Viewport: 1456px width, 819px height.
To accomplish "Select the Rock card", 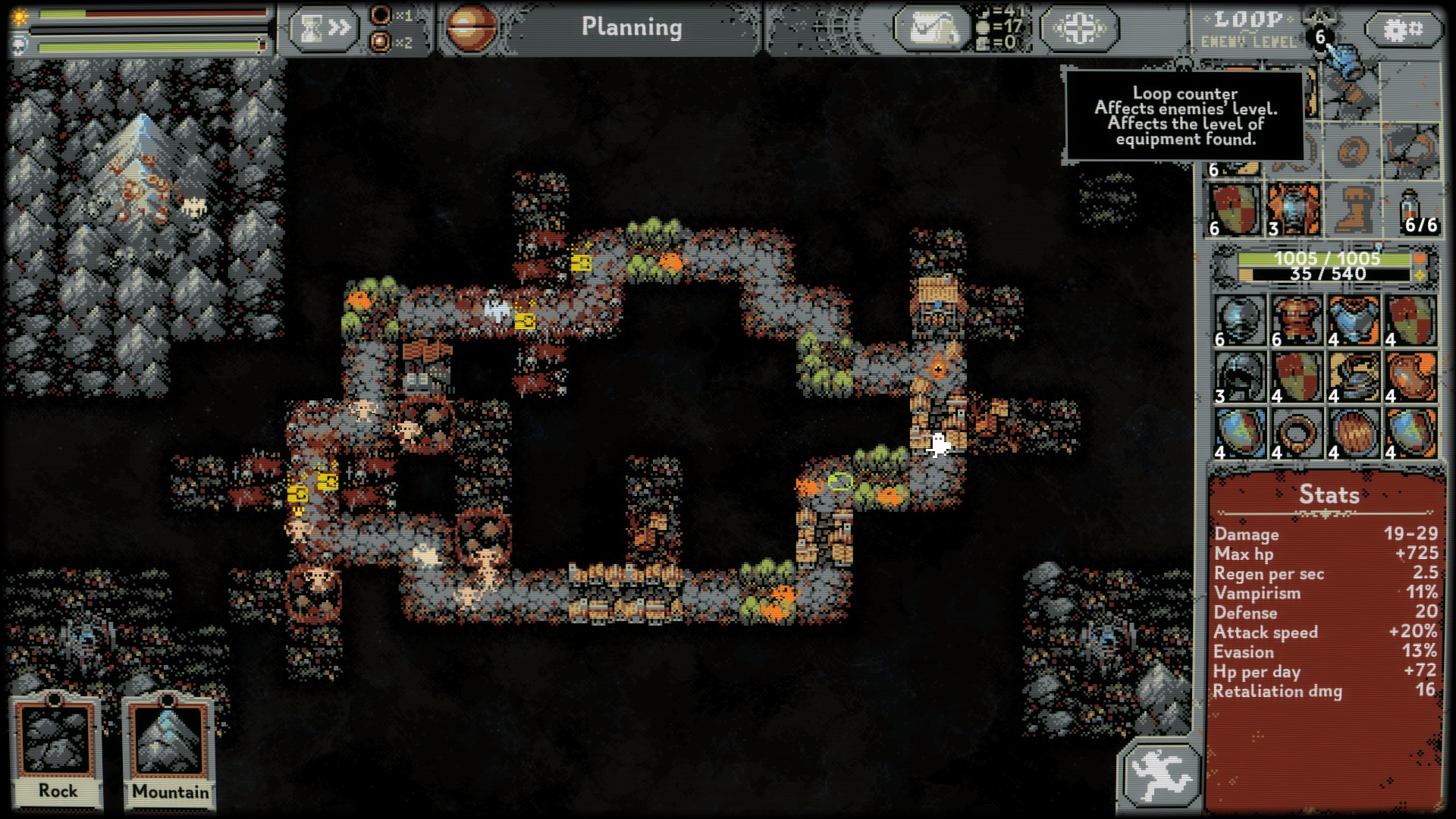I will (57, 751).
